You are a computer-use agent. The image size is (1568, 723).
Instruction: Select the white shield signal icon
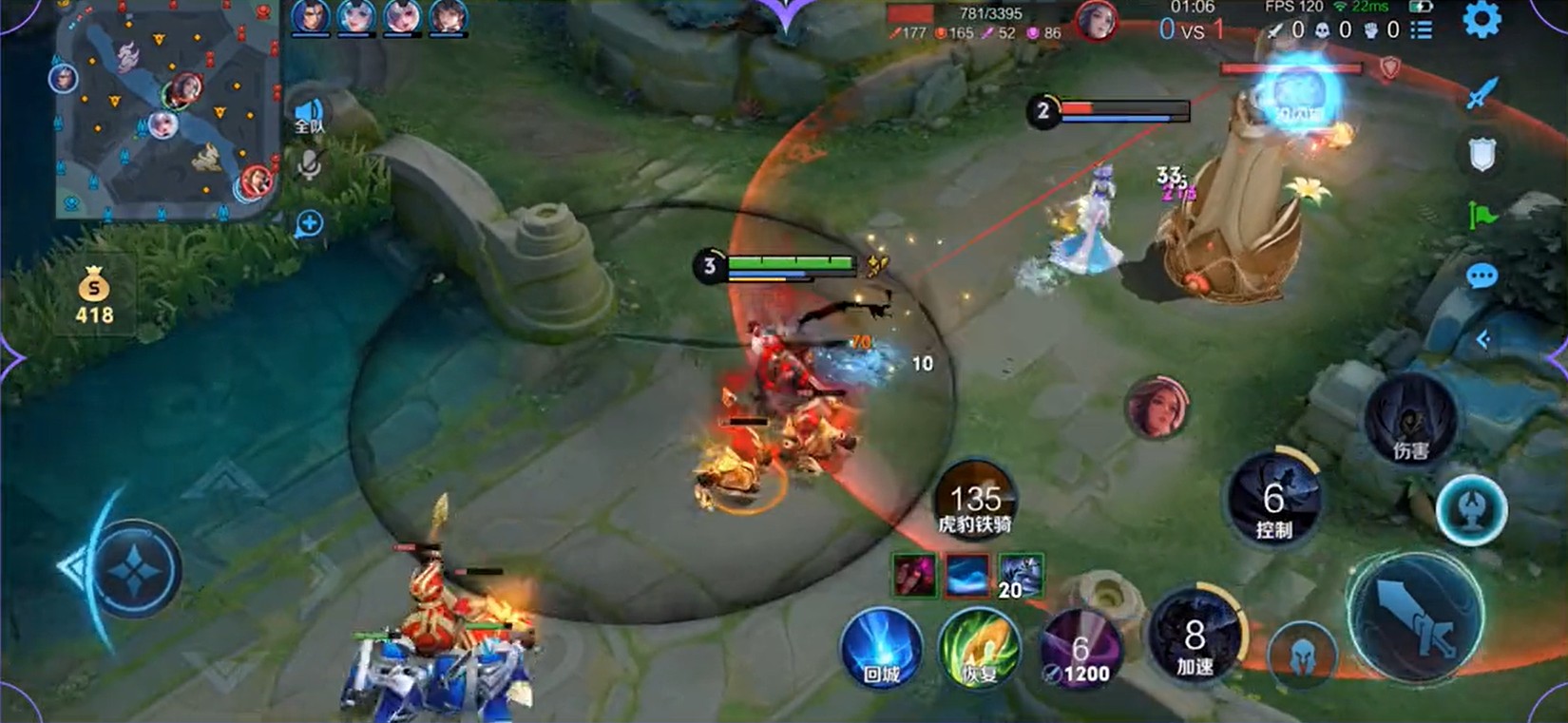1482,154
